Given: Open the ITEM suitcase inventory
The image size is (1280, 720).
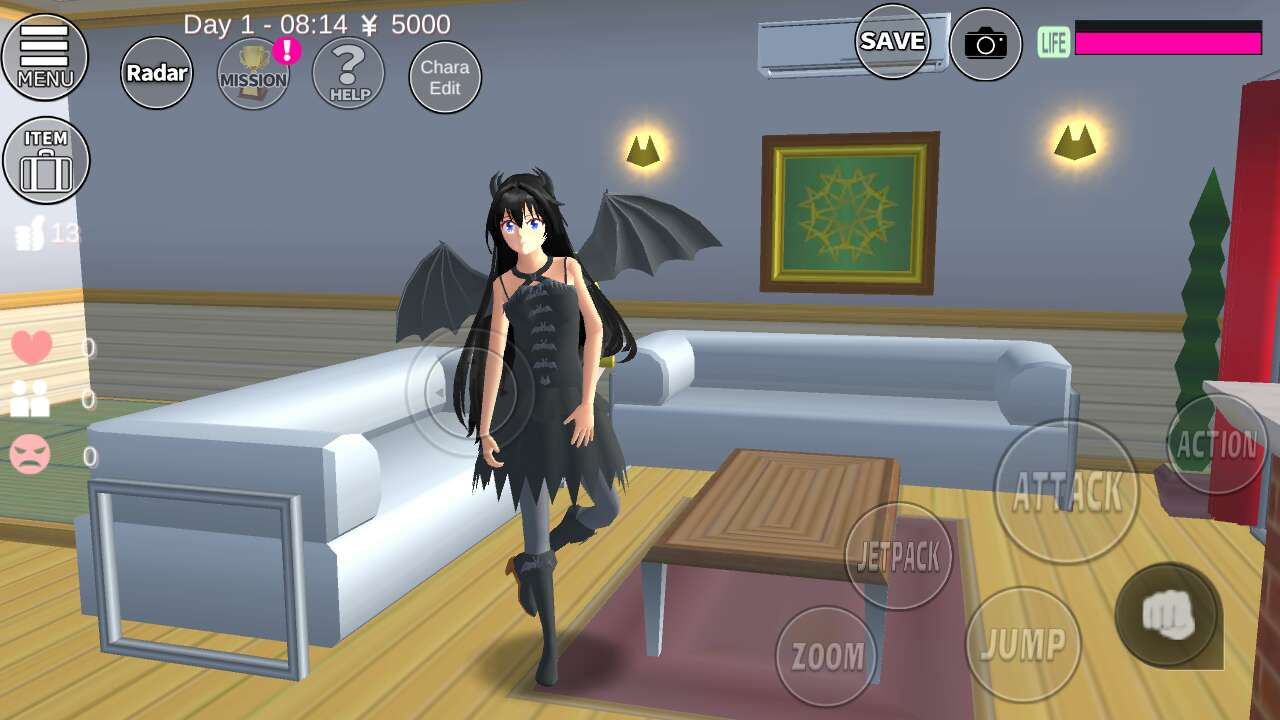Looking at the screenshot, I should click(x=46, y=160).
